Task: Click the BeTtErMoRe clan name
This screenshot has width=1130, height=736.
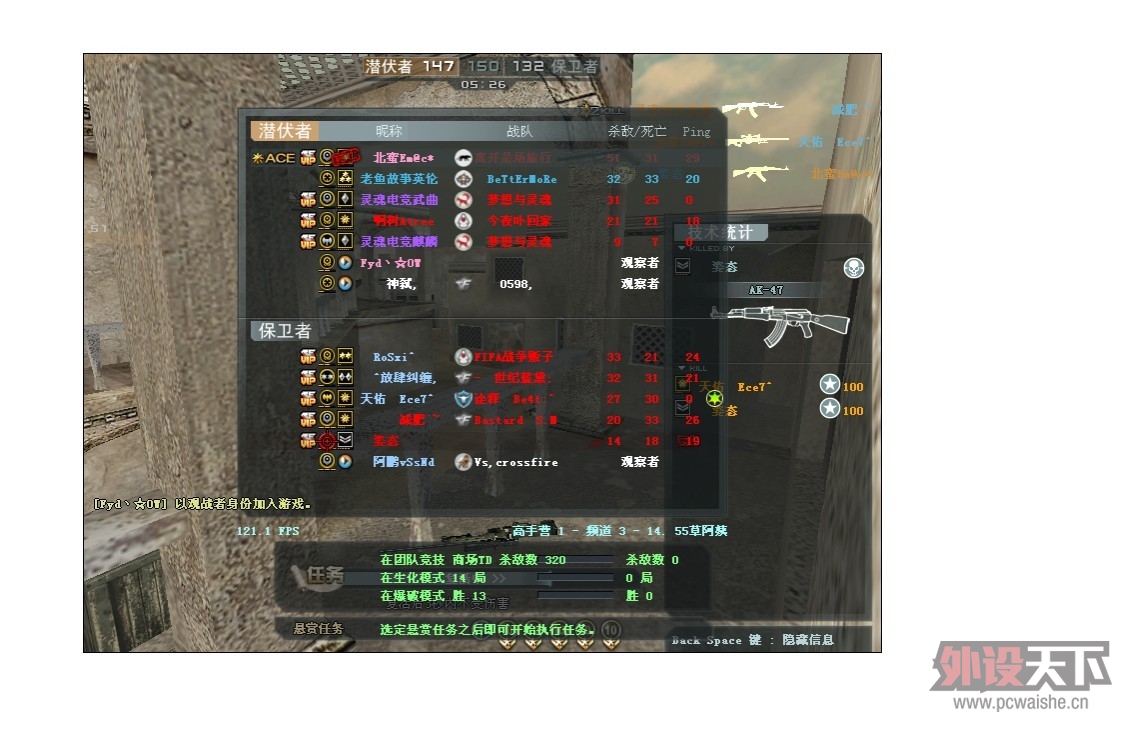Action: coord(522,179)
